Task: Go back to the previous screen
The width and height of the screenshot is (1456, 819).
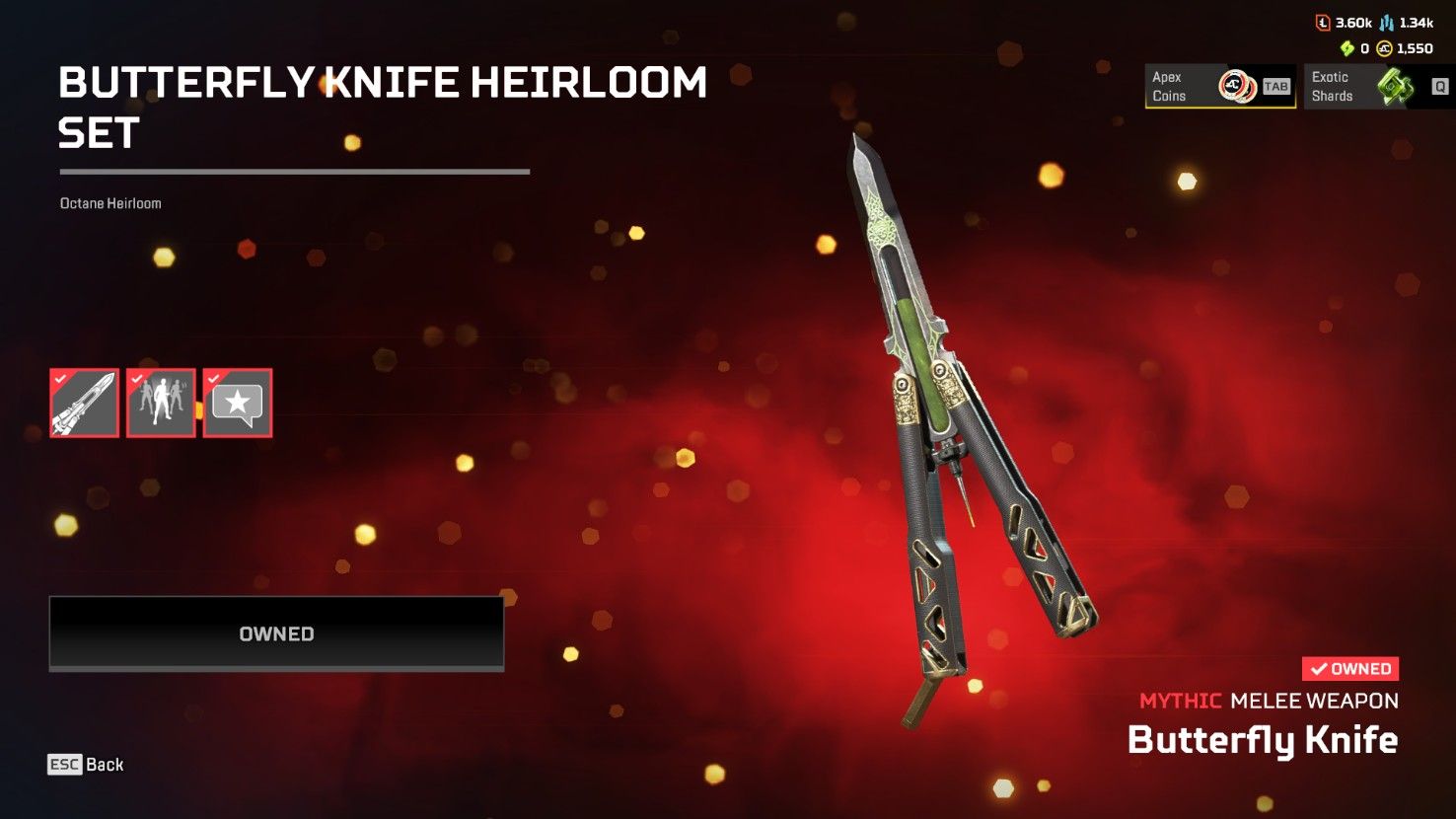Action: (87, 765)
